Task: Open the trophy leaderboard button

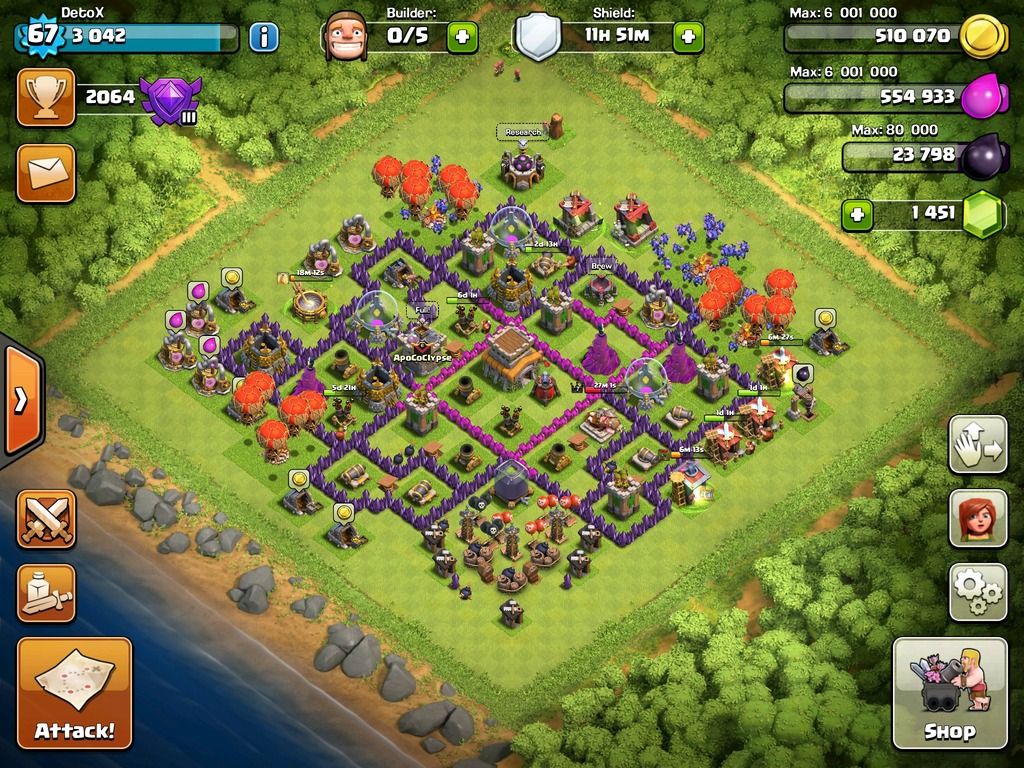Action: coord(45,97)
